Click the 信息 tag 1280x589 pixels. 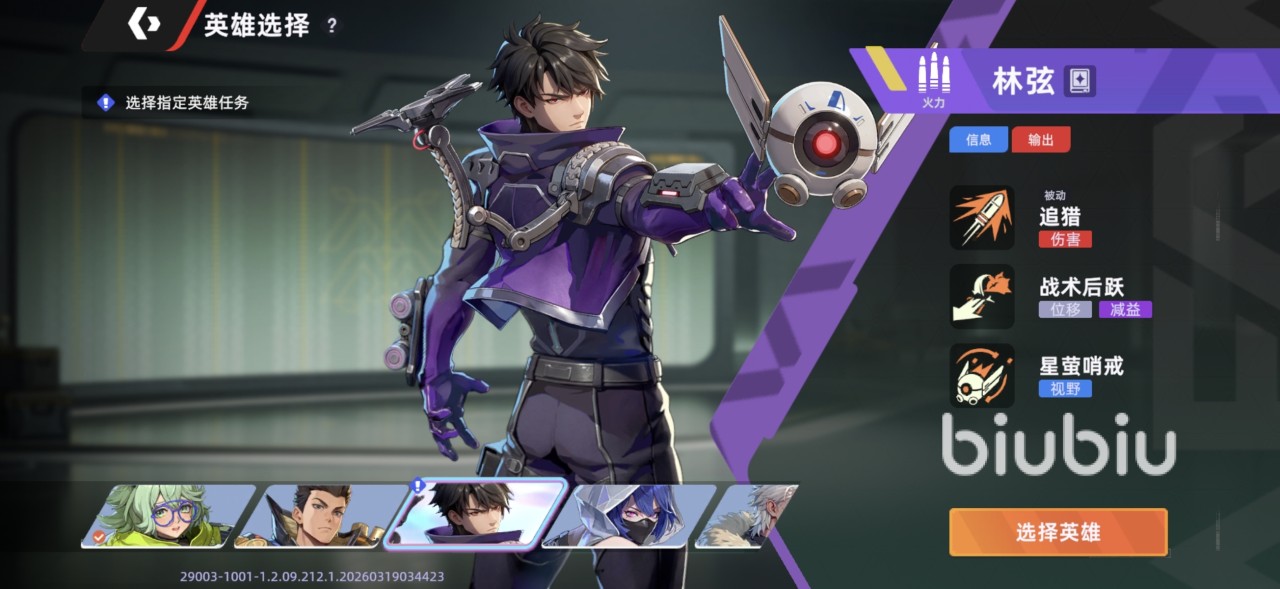[x=979, y=140]
